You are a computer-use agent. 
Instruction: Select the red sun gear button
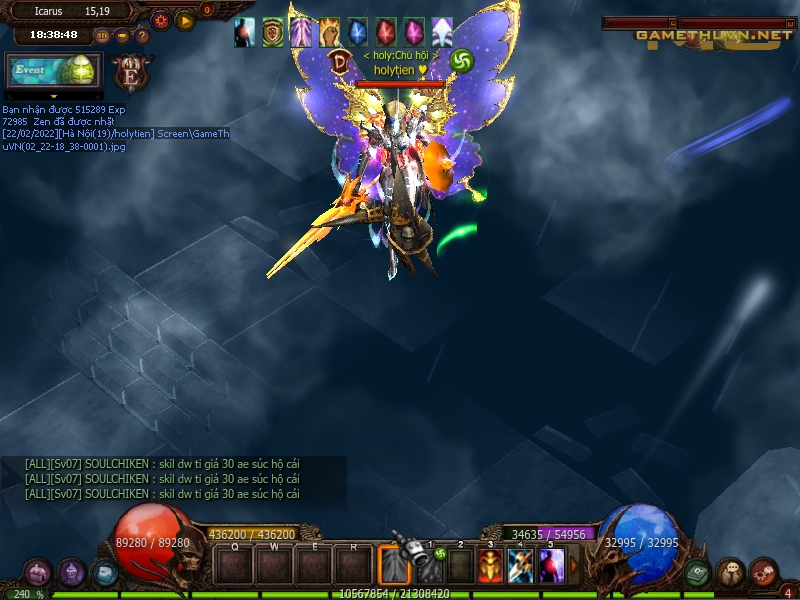click(x=160, y=20)
